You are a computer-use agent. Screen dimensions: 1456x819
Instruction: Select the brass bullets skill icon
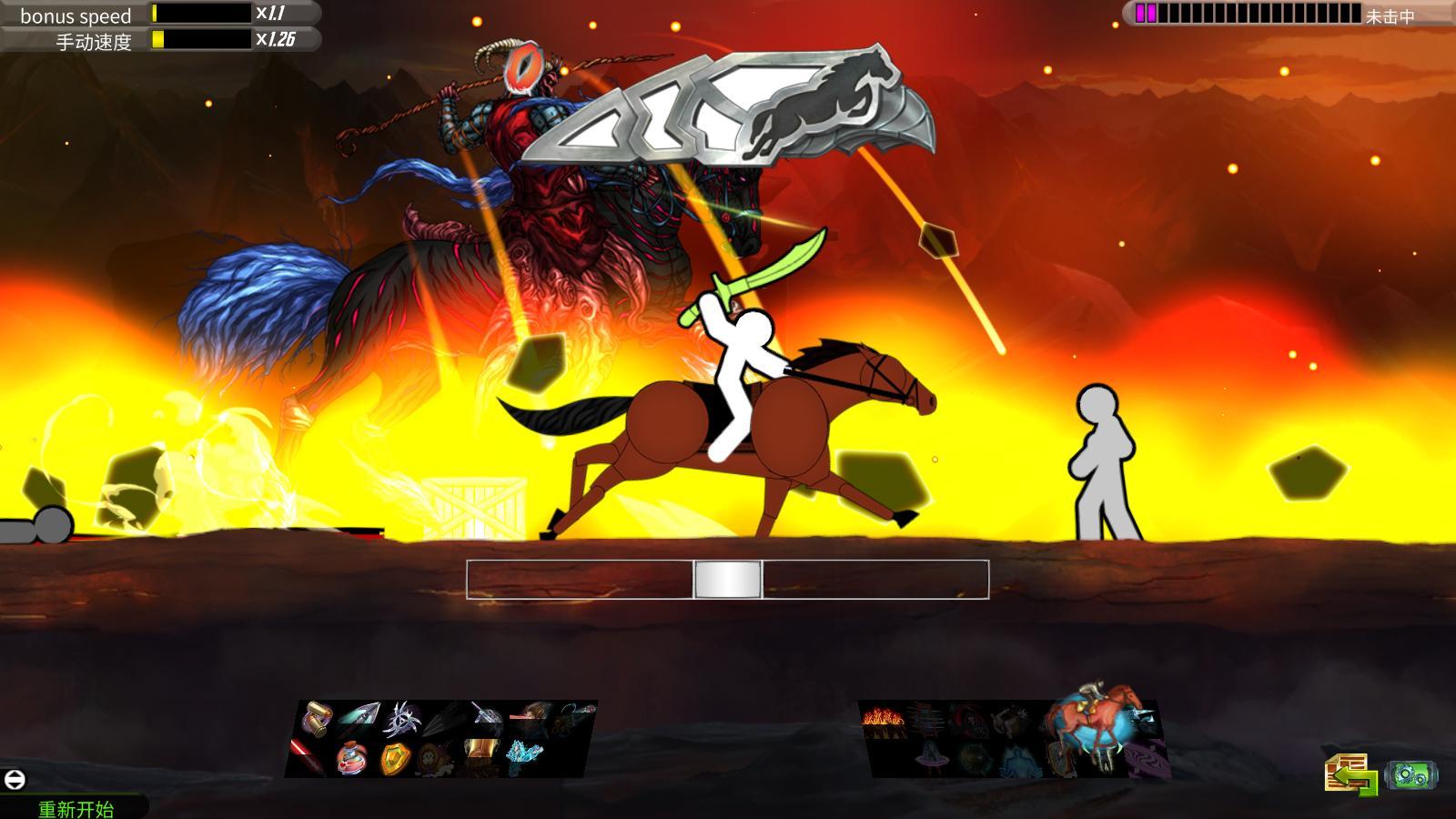point(317,719)
